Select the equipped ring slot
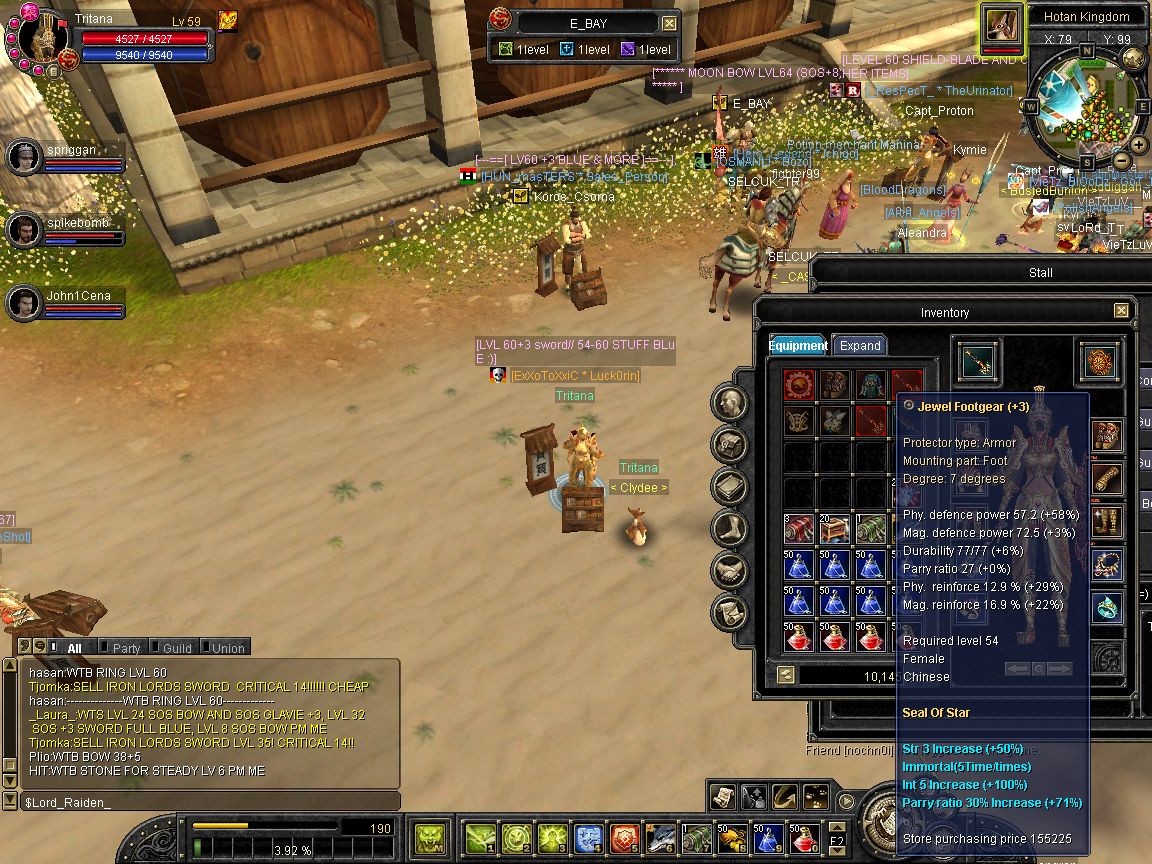Screen dimensions: 1152x864 pos(1106,607)
